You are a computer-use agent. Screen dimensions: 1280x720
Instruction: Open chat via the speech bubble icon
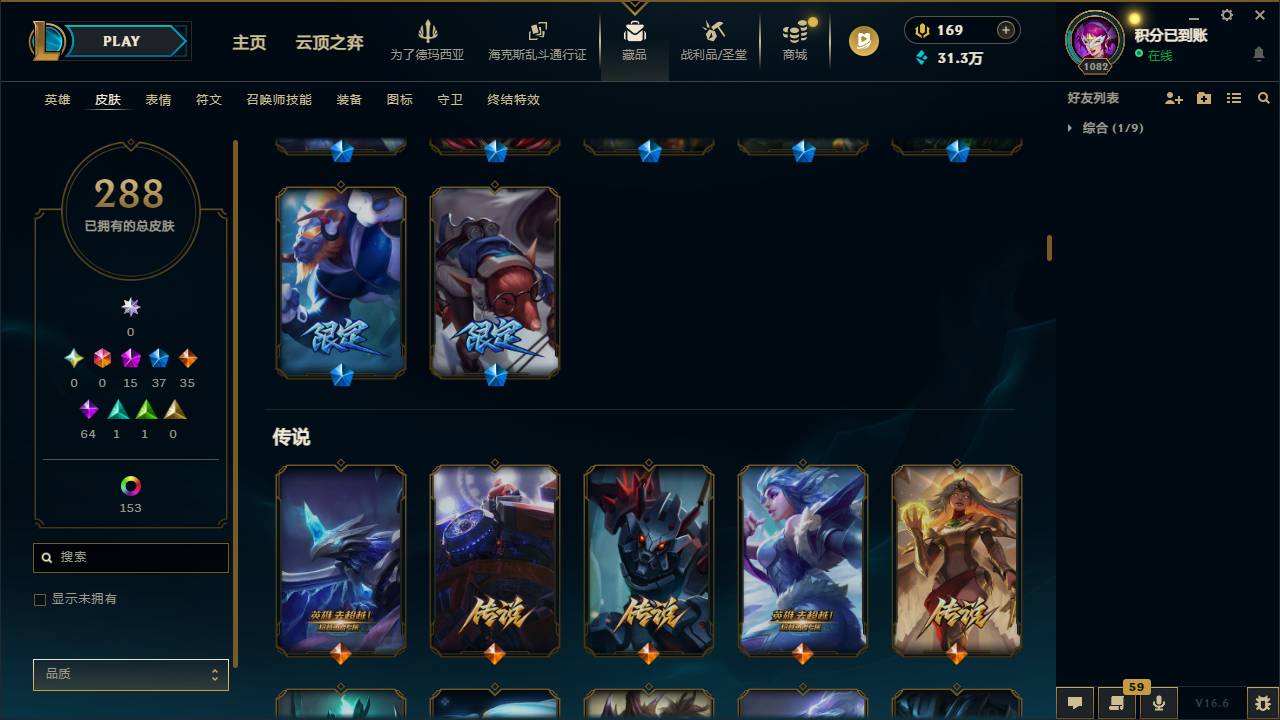pos(1075,703)
